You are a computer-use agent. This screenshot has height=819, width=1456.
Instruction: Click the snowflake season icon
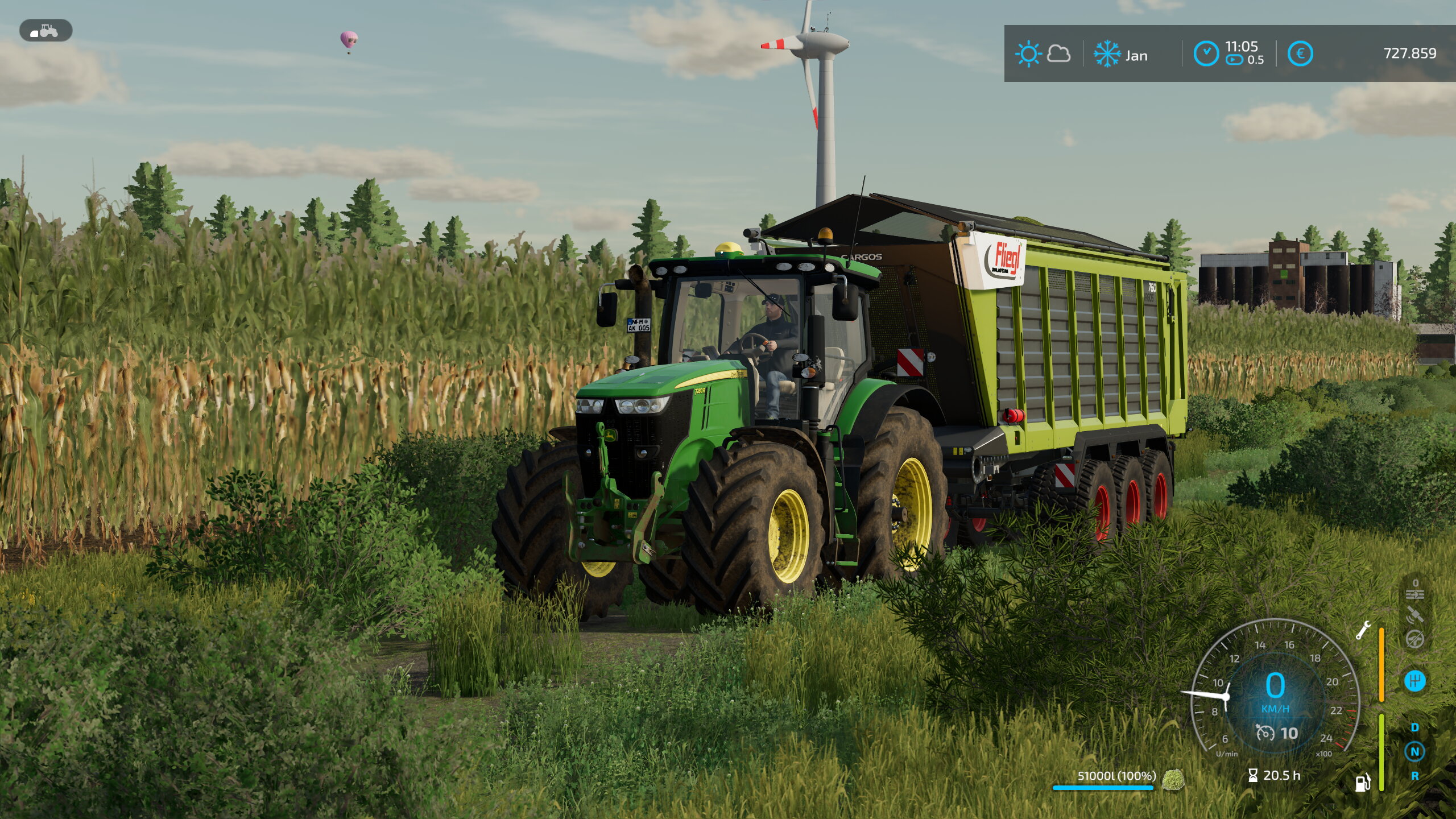(x=1107, y=55)
